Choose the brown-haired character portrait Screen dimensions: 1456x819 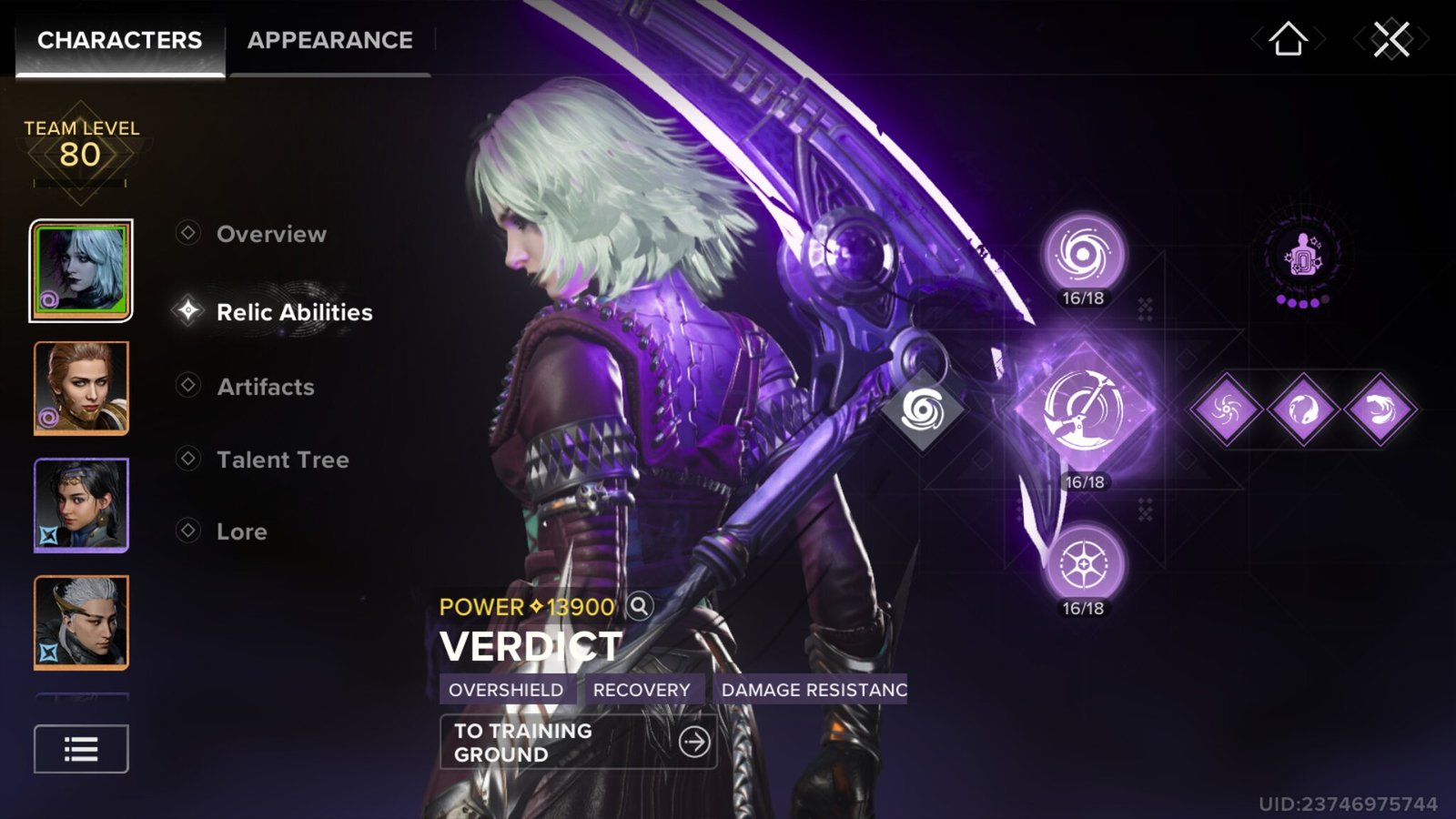[x=81, y=388]
